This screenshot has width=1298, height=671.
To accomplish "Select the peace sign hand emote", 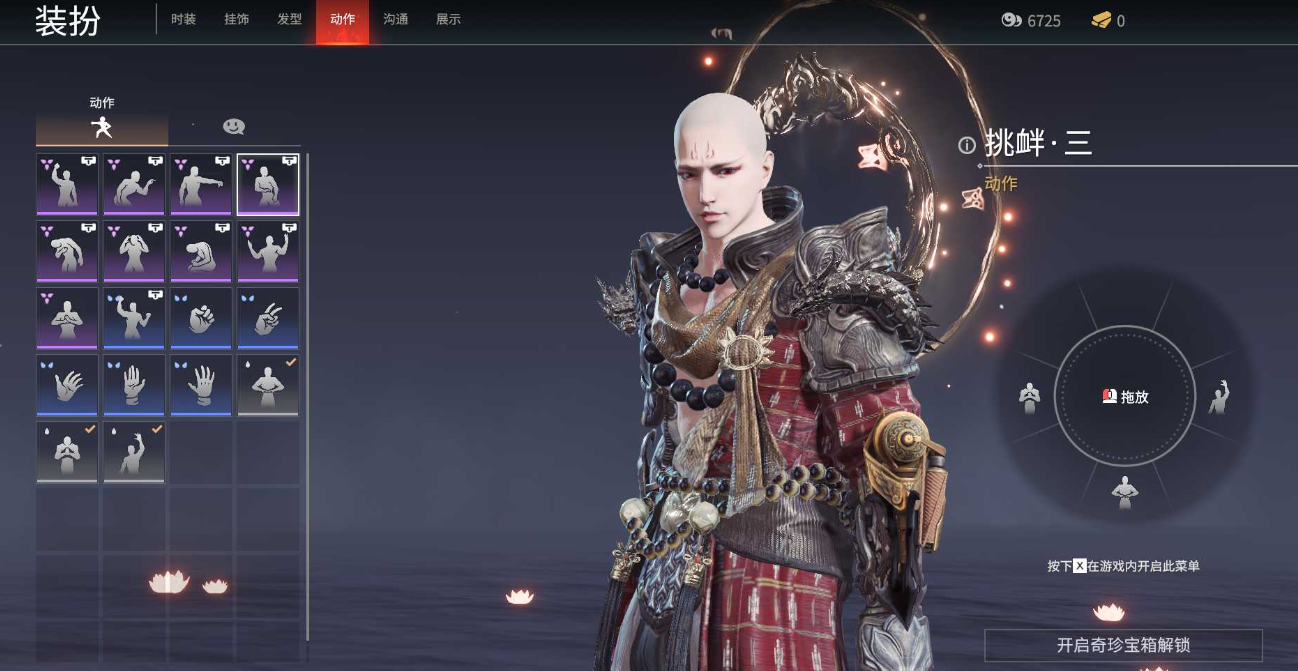I will (x=268, y=318).
